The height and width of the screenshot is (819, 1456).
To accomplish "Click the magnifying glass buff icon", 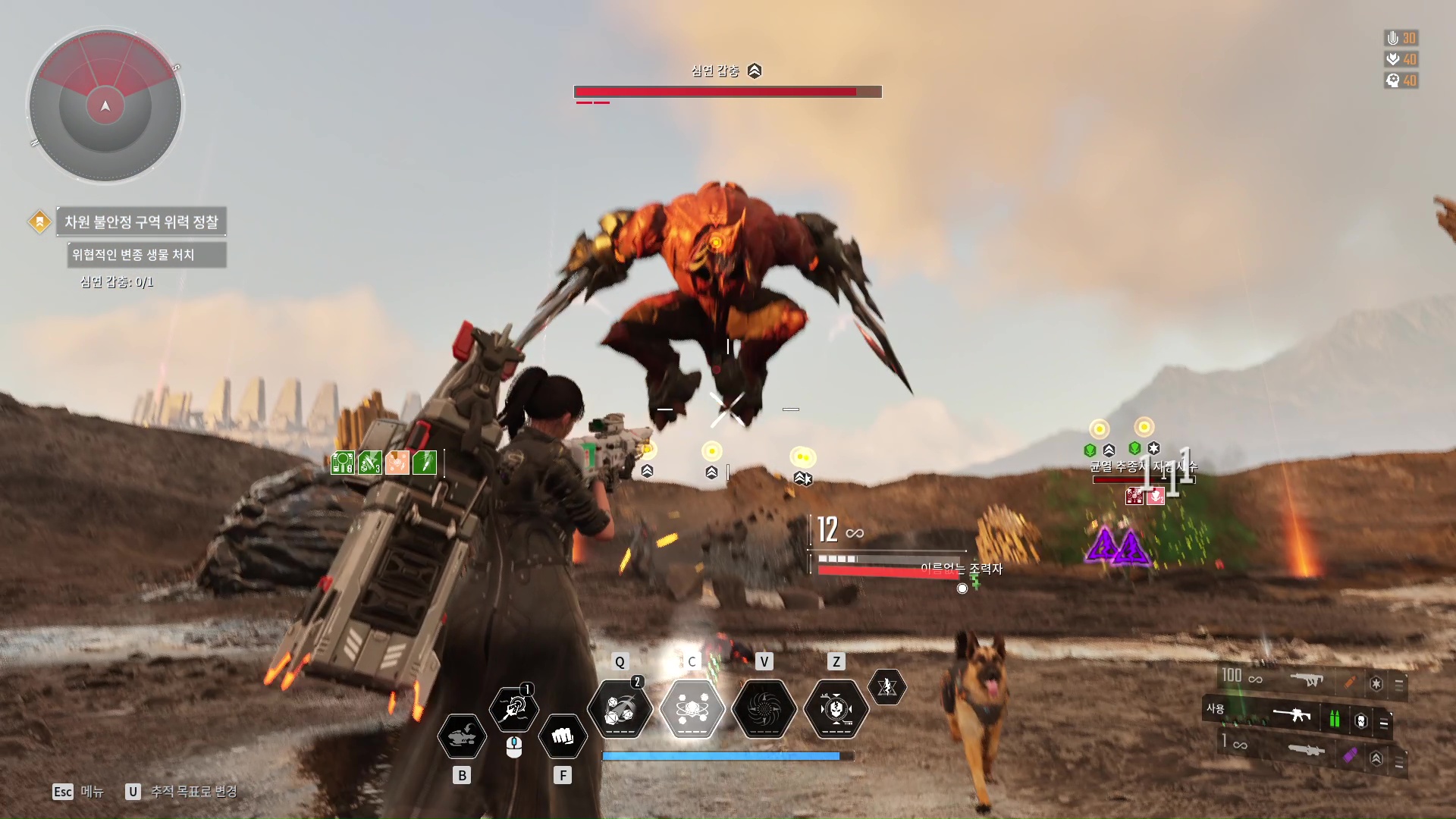I will point(343,462).
